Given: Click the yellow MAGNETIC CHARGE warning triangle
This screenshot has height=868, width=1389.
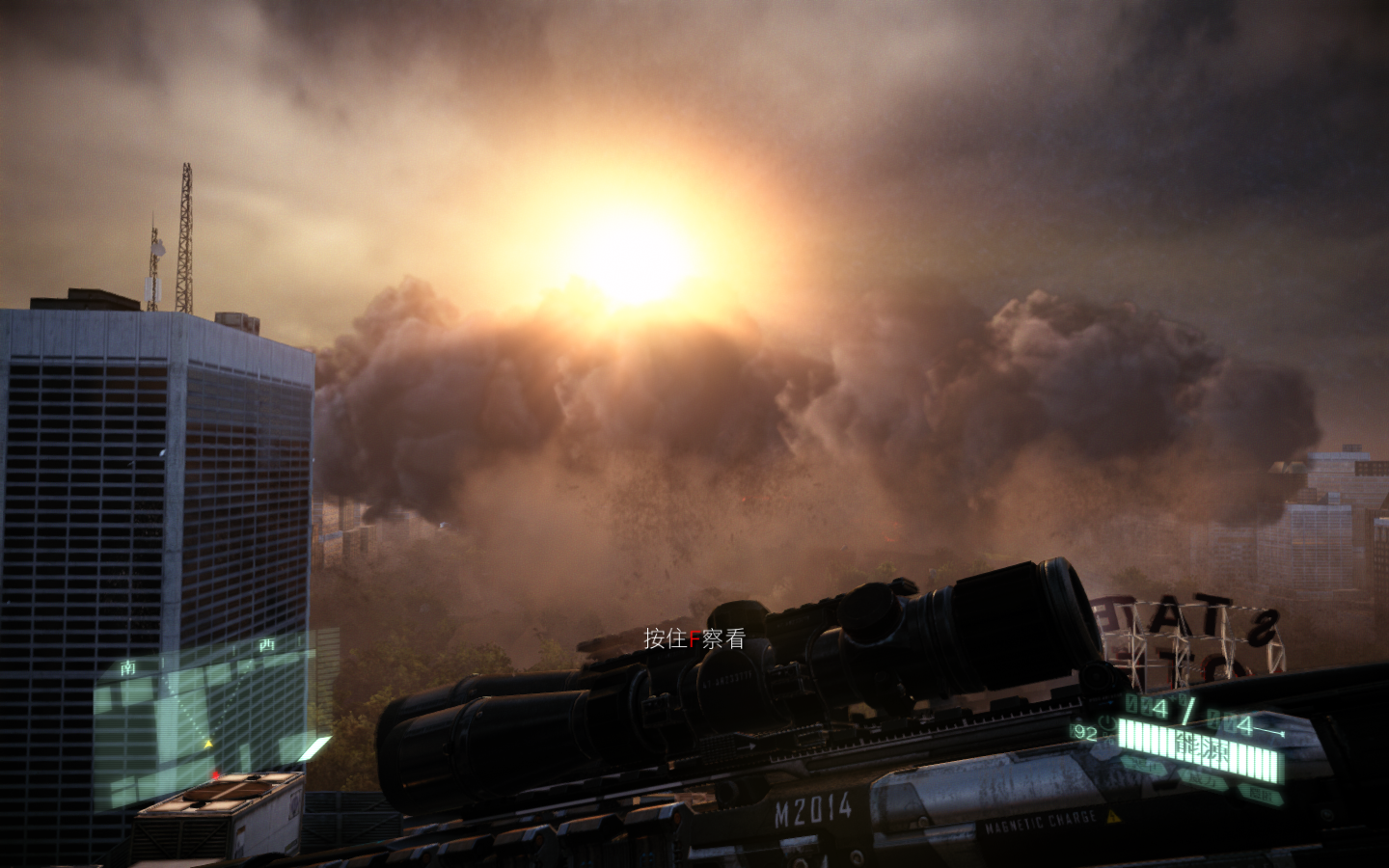Looking at the screenshot, I should click(x=1111, y=816).
